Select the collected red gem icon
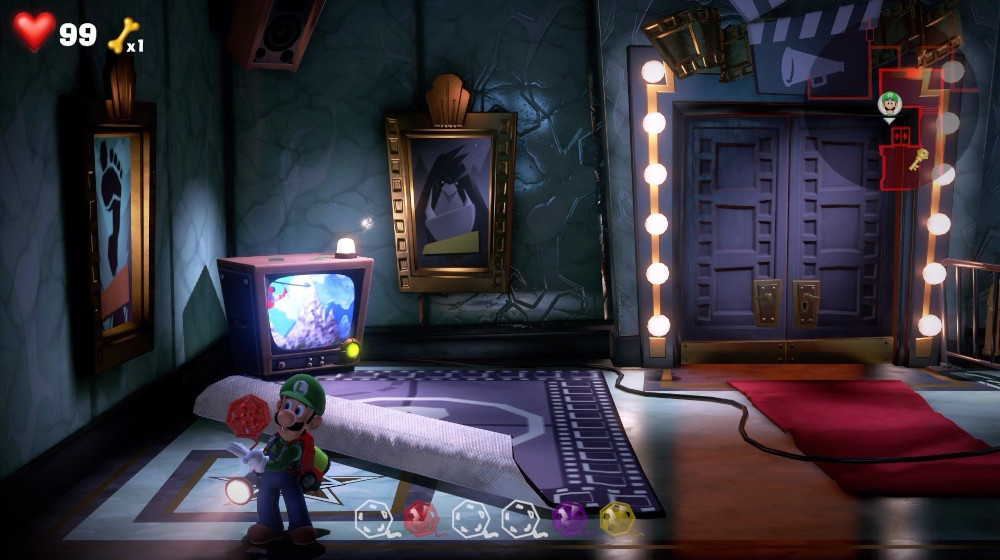 click(x=421, y=518)
